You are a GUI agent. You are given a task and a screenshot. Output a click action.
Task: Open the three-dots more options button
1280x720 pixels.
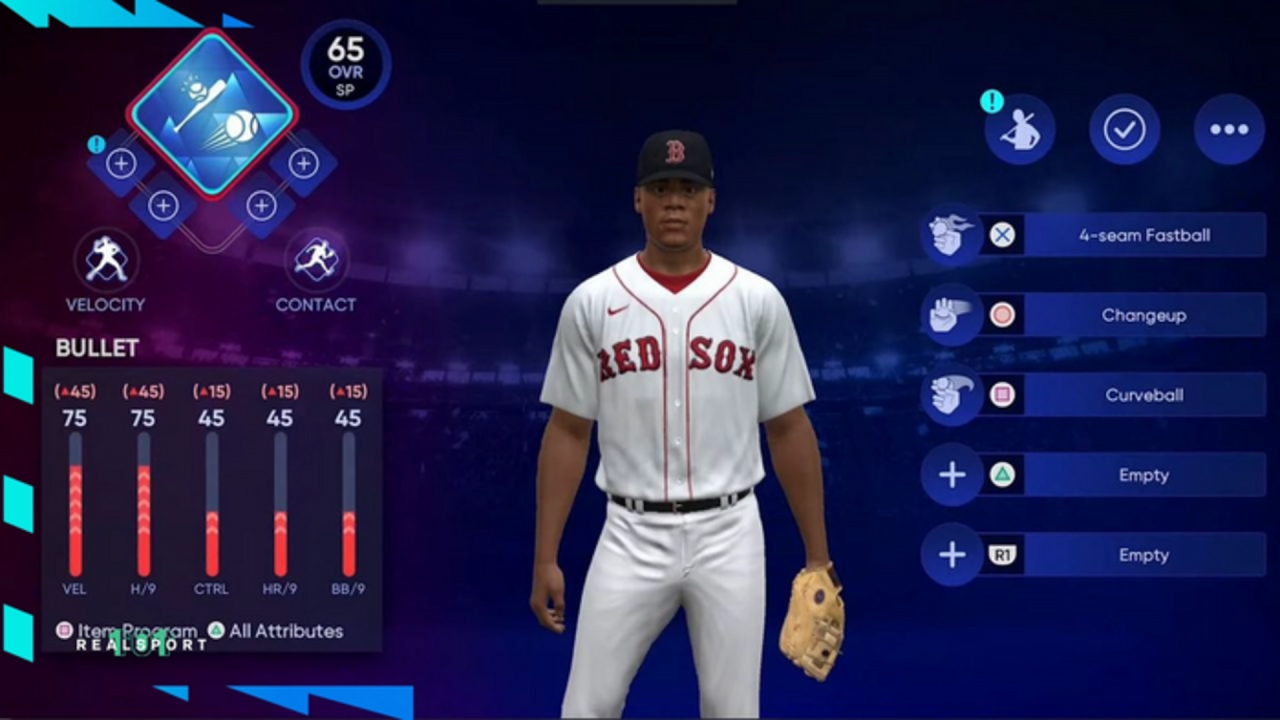pos(1229,130)
